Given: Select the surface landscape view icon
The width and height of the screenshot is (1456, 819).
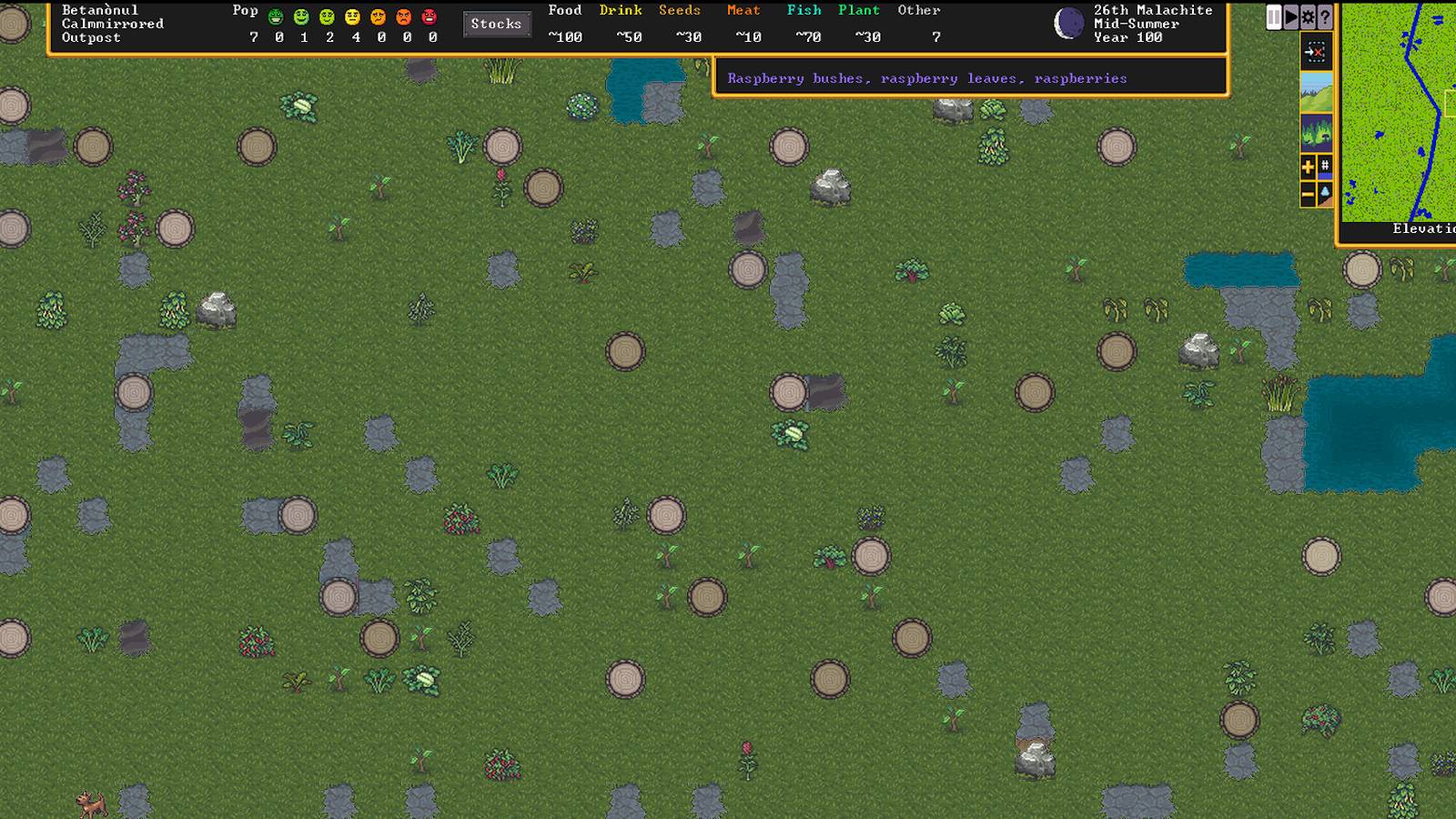Looking at the screenshot, I should [x=1317, y=92].
